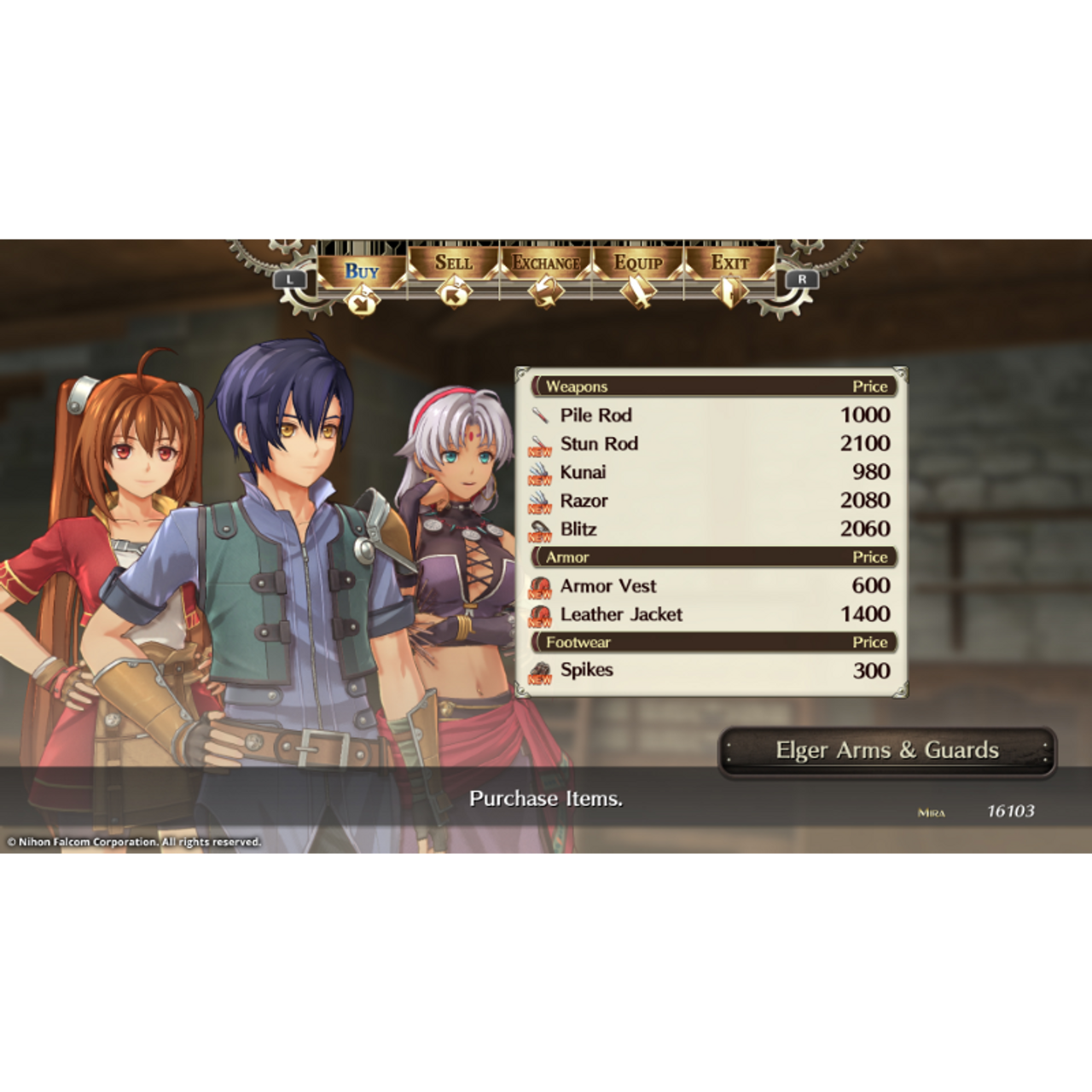Select Stun Rod priced at 2100

pos(600,444)
